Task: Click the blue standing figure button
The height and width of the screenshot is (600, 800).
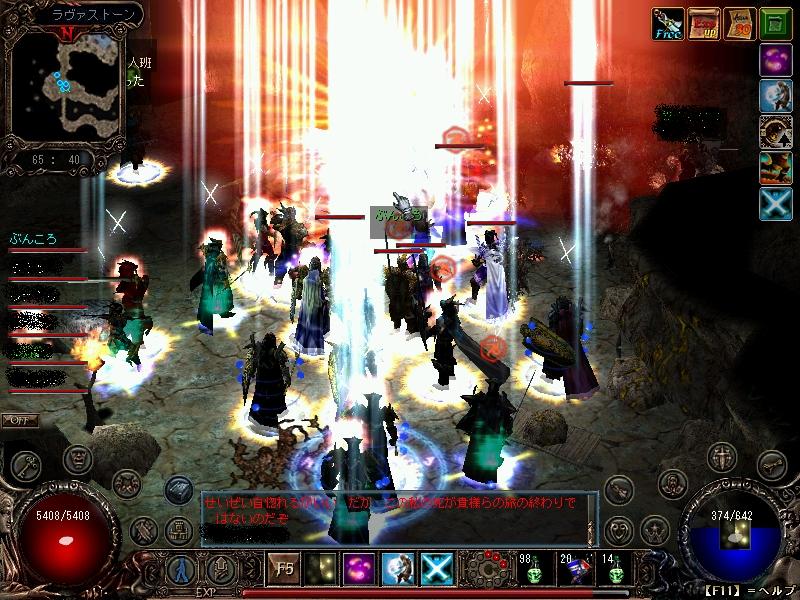Action: (x=182, y=570)
